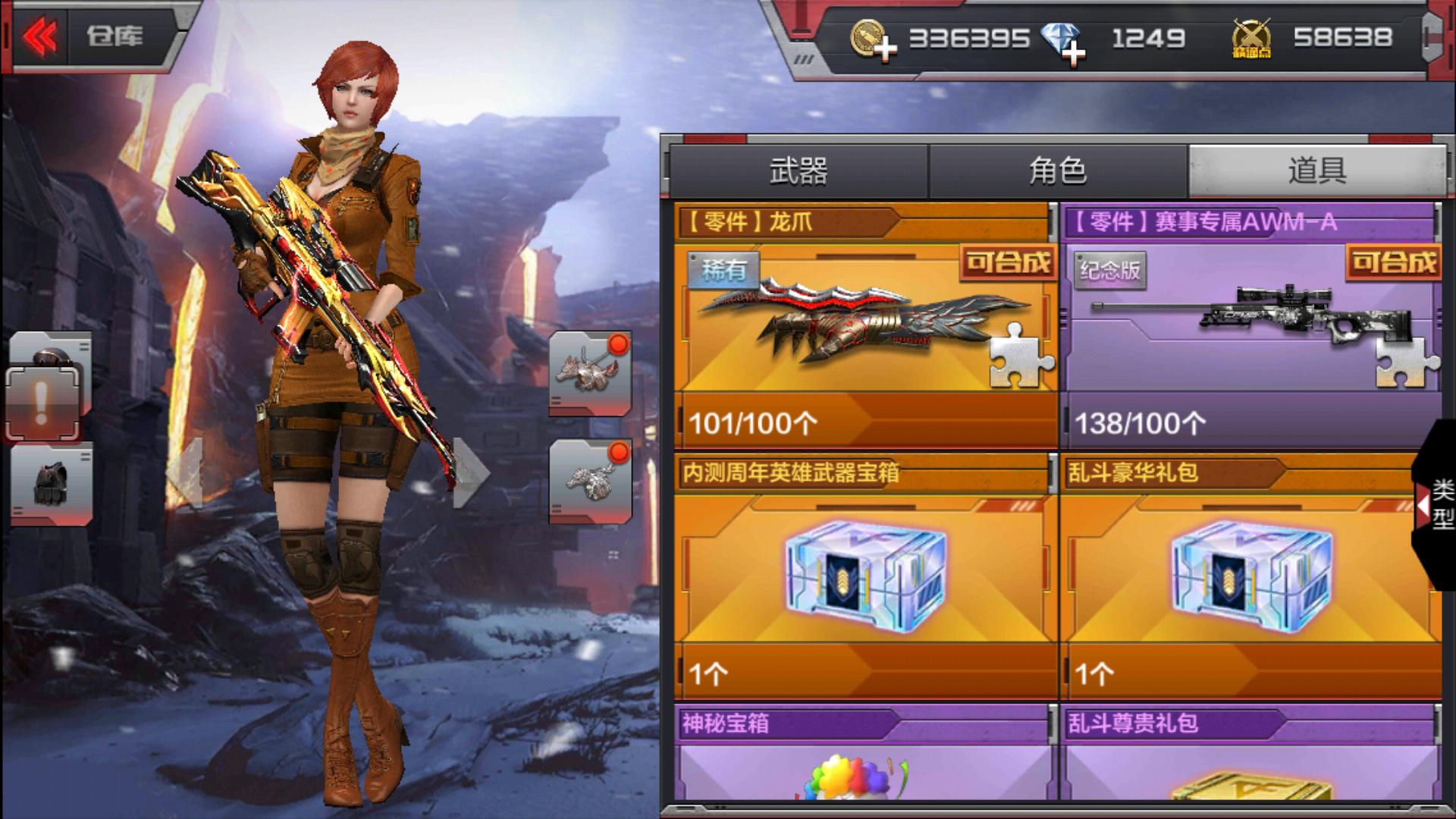Go back using the red arrow button
Viewport: 1456px width, 819px height.
(41, 36)
